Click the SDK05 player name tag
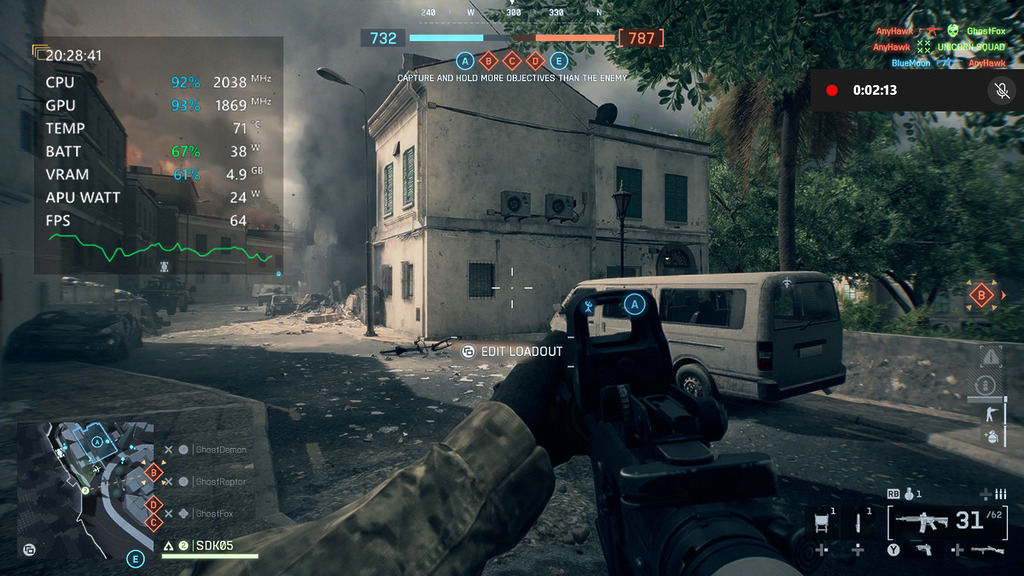The height and width of the screenshot is (576, 1024). 214,545
